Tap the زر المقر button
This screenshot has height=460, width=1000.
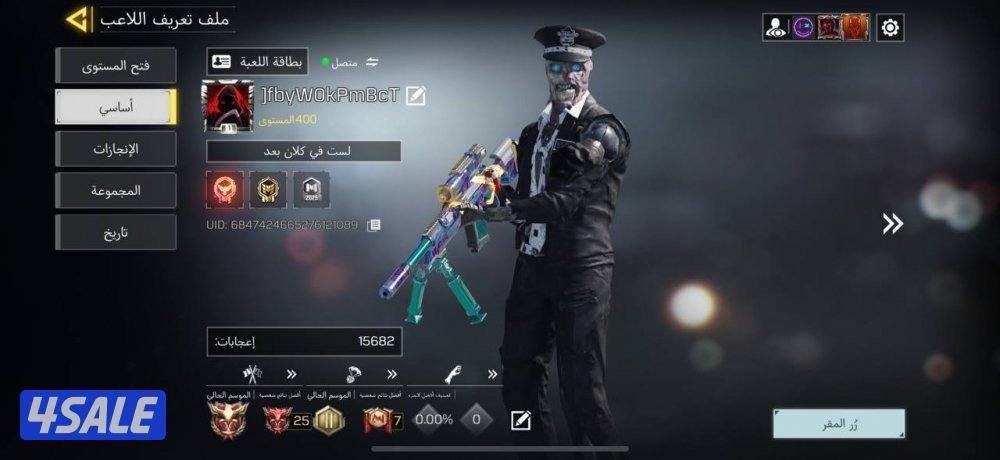(838, 423)
